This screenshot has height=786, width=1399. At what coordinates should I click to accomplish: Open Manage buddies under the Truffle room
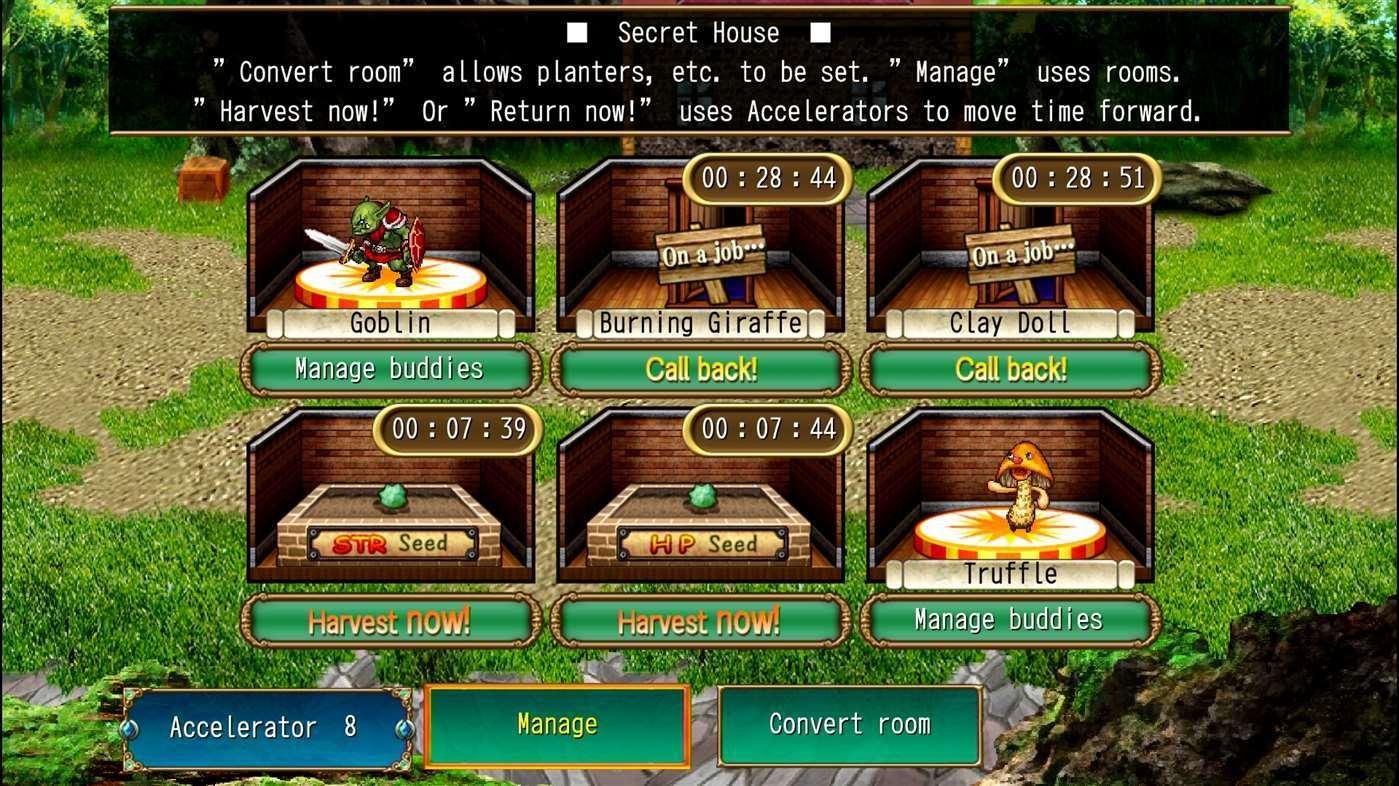click(1010, 620)
